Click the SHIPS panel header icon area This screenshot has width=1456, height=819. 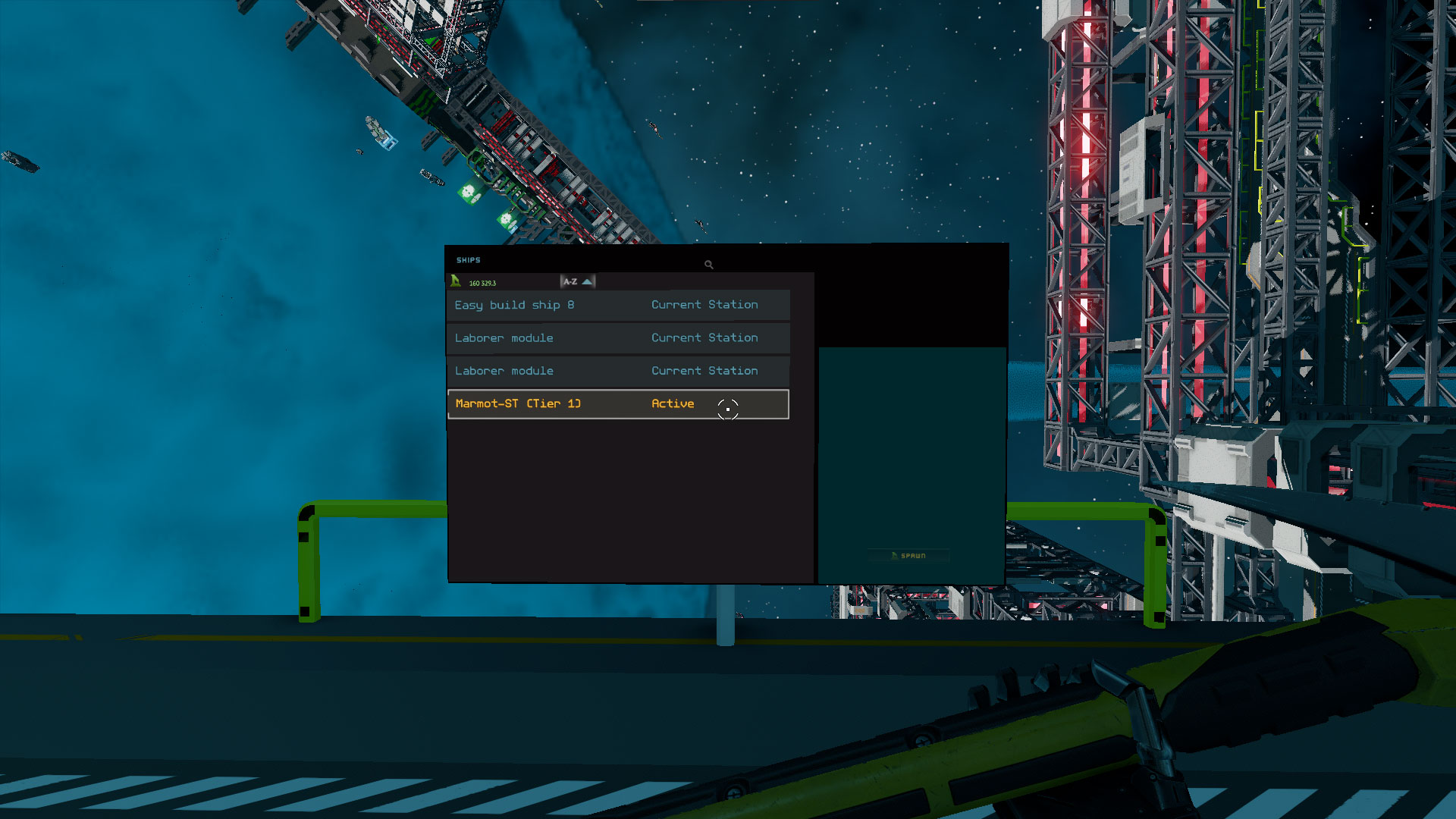(468, 259)
